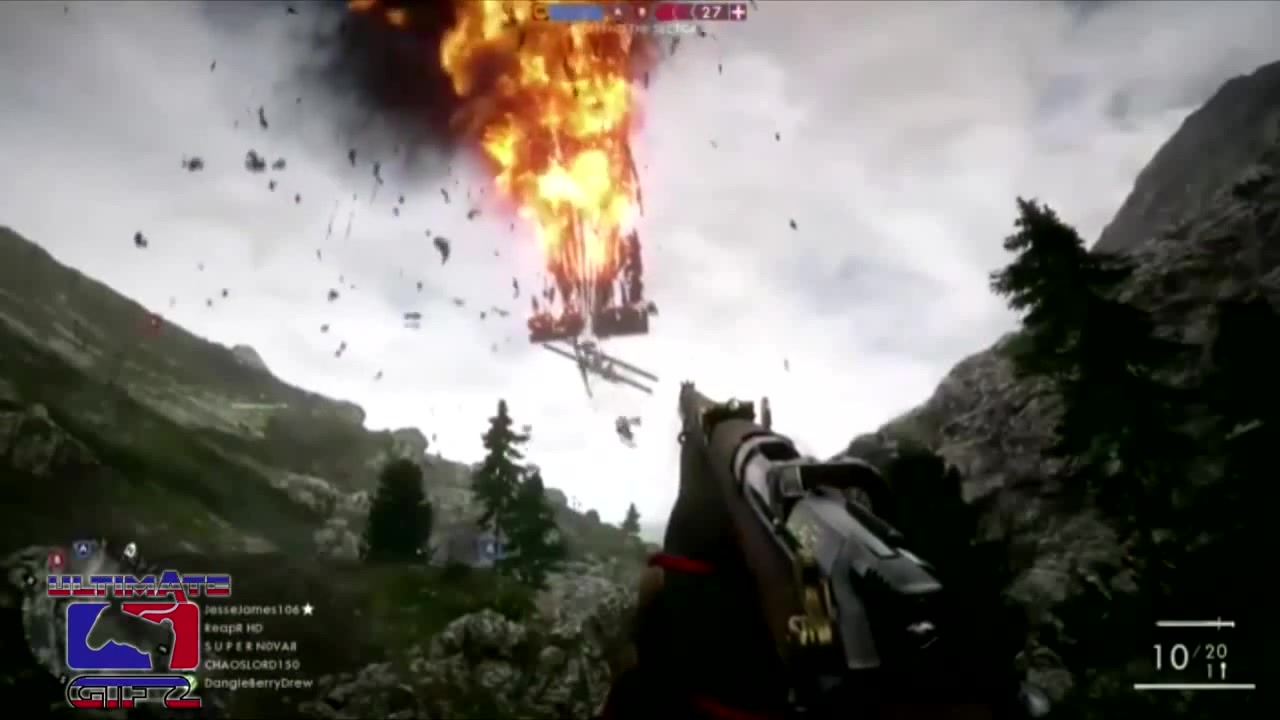Select CHAOSLORD150 in the kill feed
Image resolution: width=1280 pixels, height=720 pixels.
tap(252, 663)
